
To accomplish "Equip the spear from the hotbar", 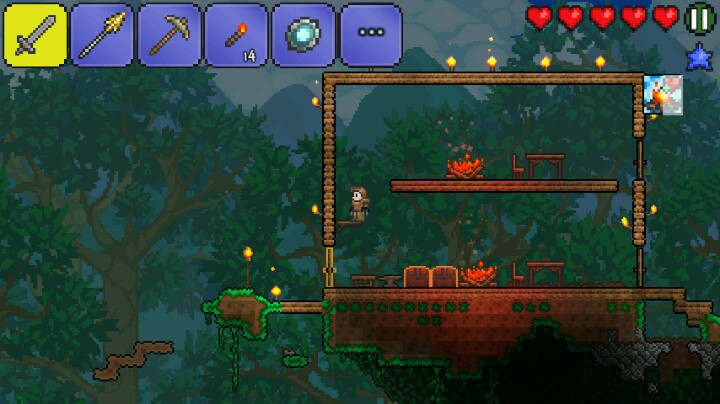I will point(102,35).
